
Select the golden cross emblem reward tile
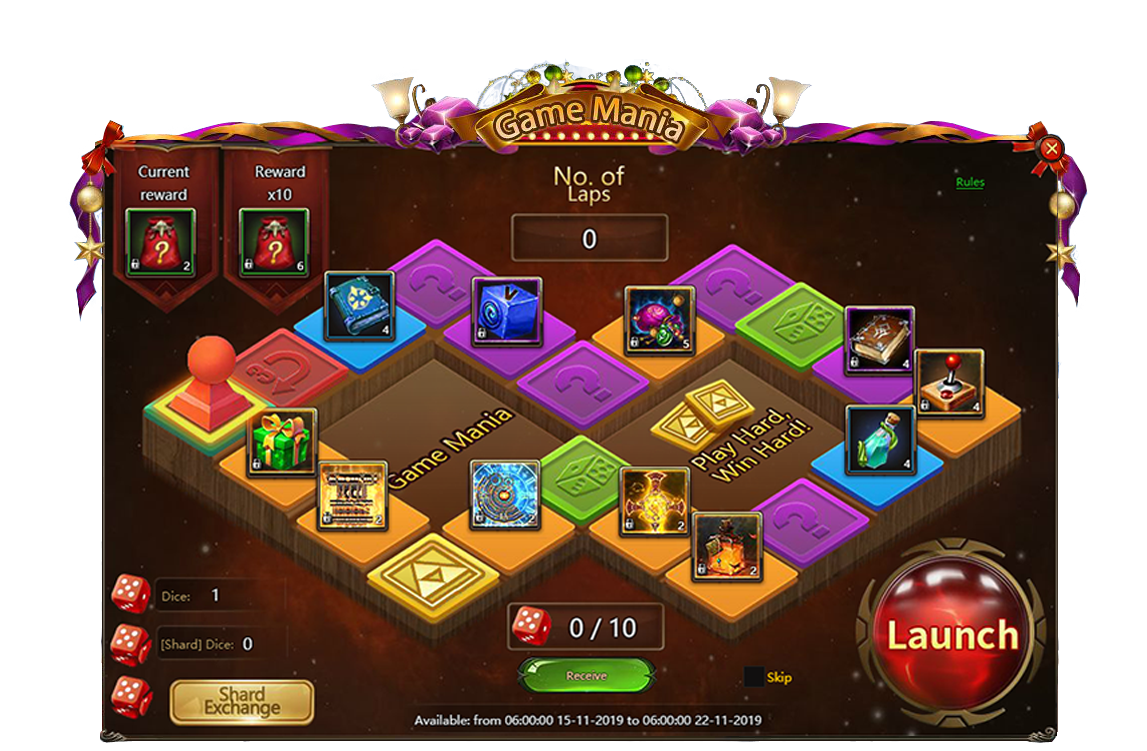click(x=655, y=501)
